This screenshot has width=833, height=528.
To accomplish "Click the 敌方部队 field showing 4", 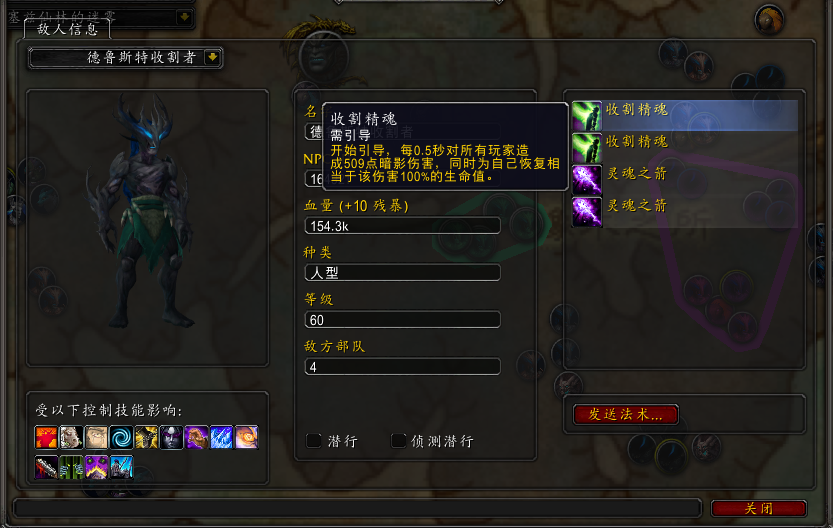I will point(401,367).
